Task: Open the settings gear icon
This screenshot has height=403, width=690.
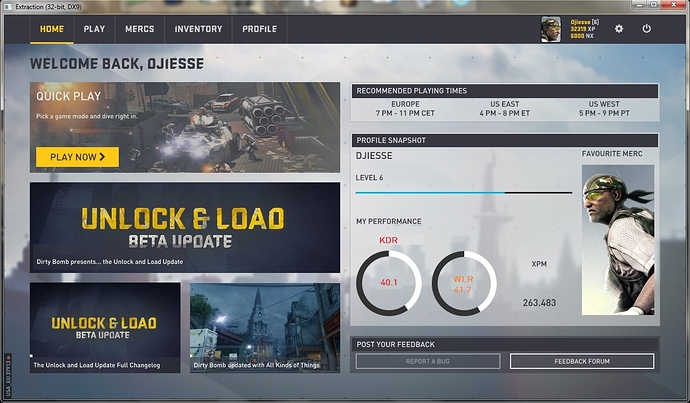Action: (619, 29)
